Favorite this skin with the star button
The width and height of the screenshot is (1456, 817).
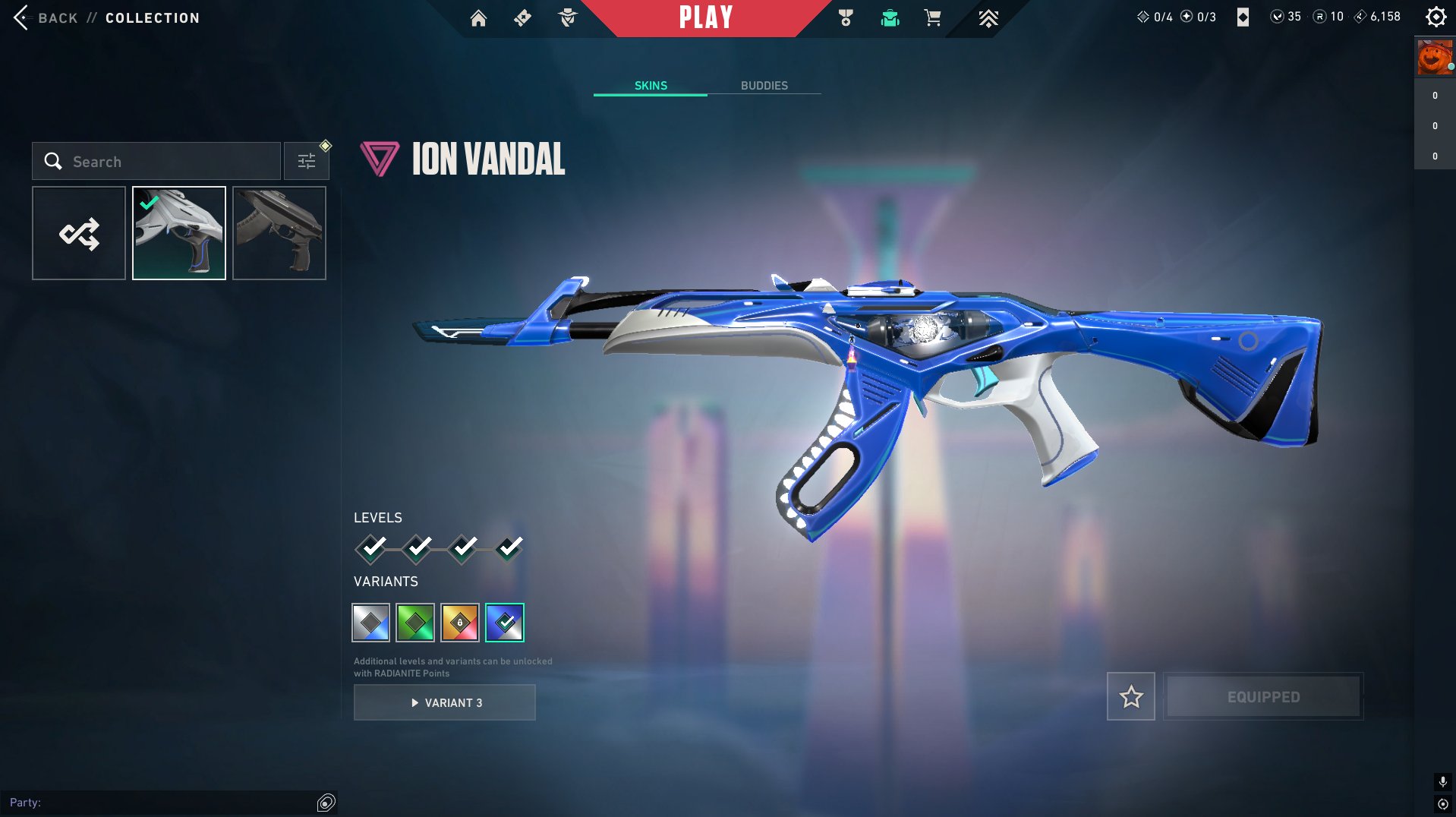point(1130,696)
